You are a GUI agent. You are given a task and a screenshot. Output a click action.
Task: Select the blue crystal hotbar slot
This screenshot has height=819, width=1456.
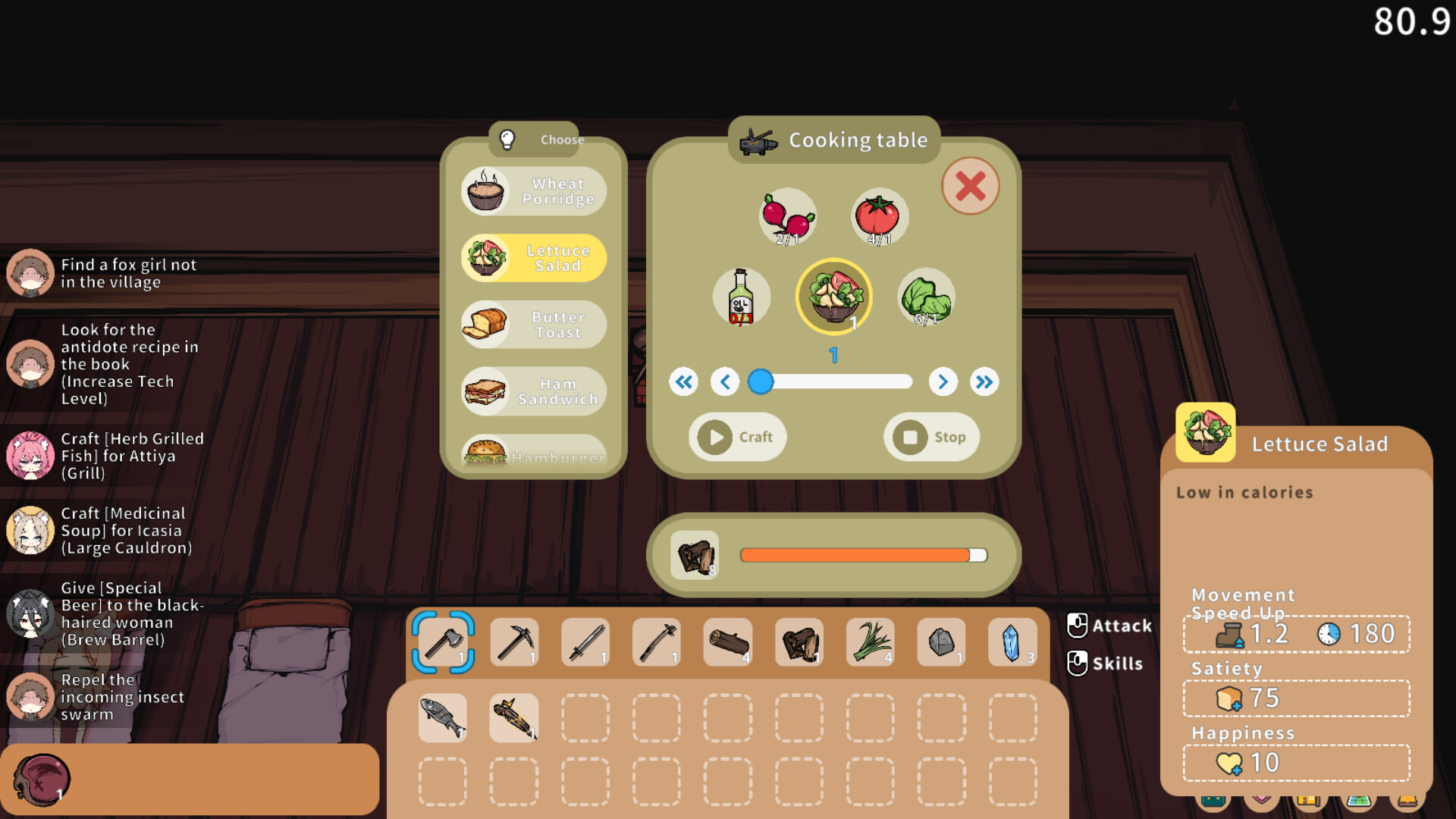[1012, 642]
